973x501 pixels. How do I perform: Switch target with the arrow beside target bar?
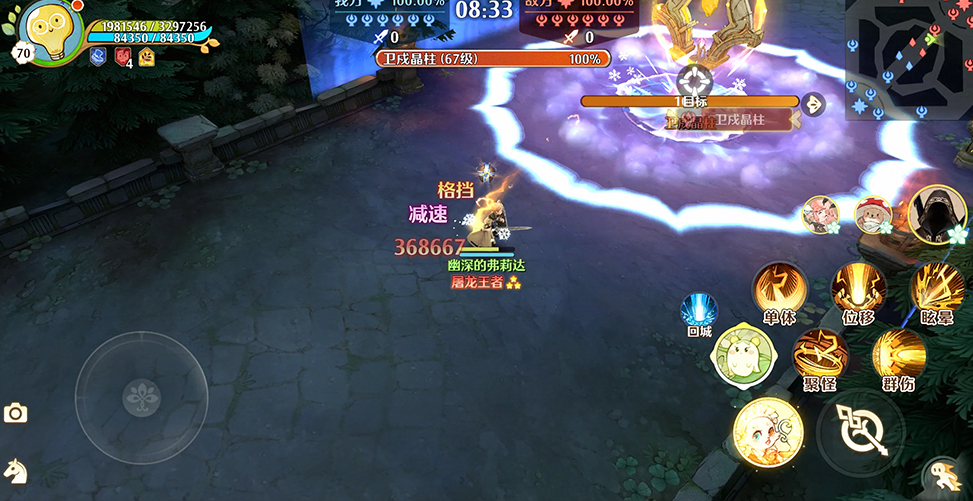[813, 103]
